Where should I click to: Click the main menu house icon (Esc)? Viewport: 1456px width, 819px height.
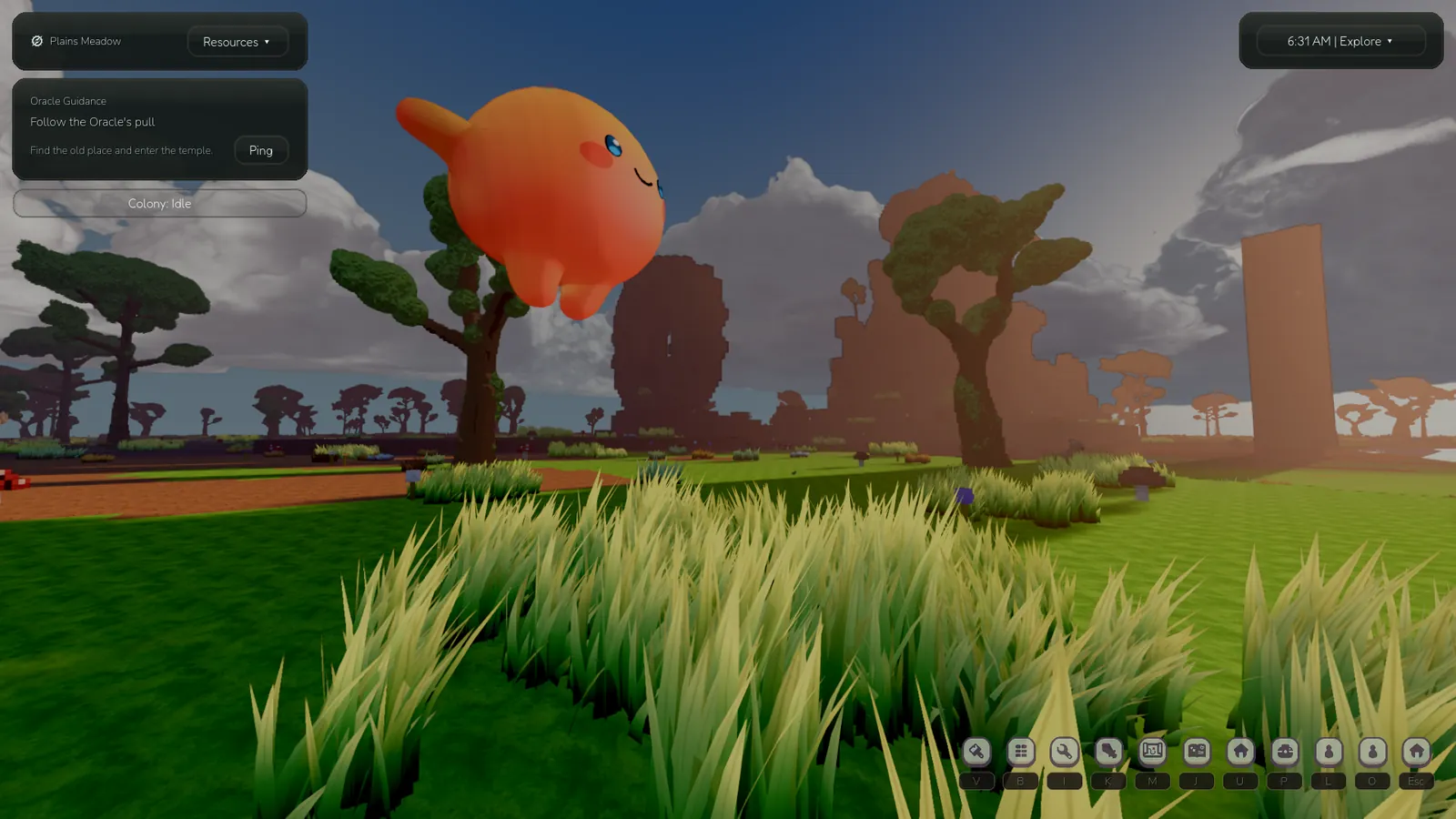tap(1416, 752)
